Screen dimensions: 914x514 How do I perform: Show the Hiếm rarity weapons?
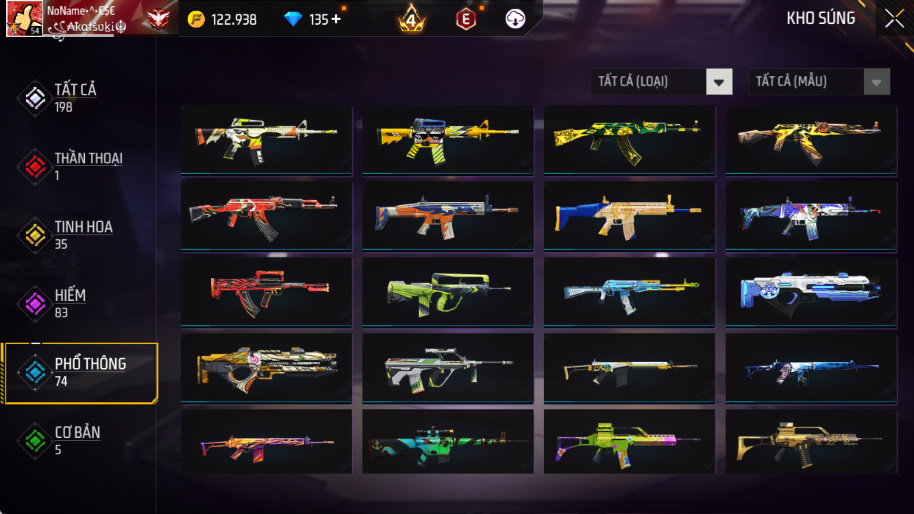point(68,302)
